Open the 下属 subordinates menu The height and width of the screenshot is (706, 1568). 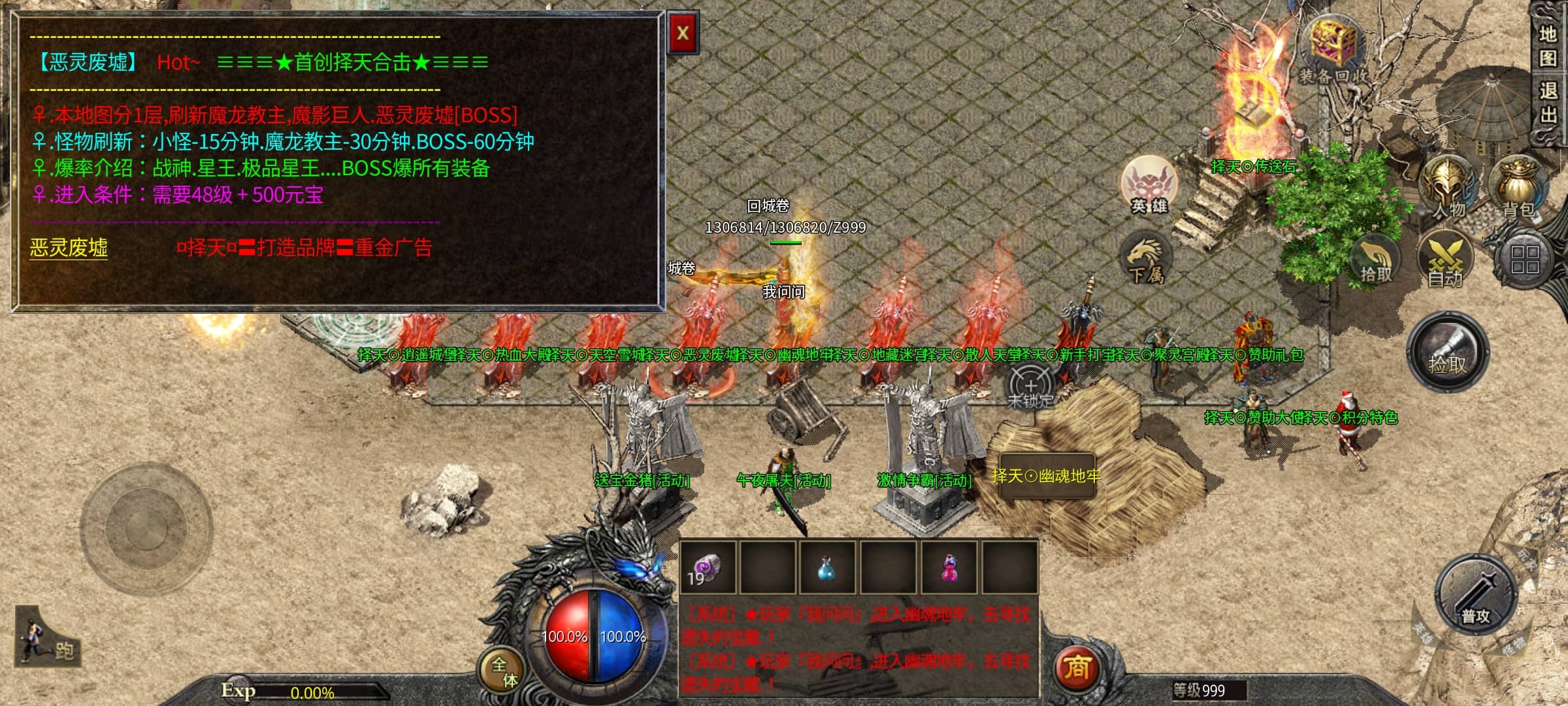click(1146, 260)
